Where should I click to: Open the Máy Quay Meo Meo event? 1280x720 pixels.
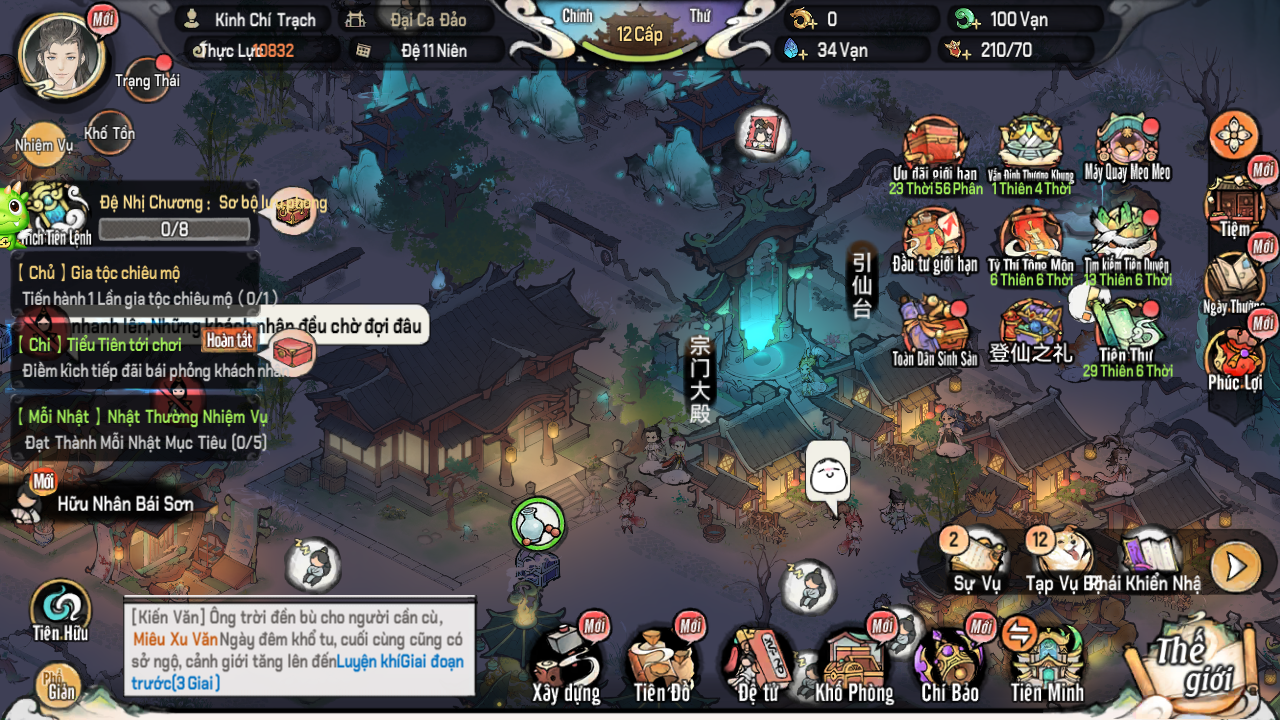(1127, 149)
